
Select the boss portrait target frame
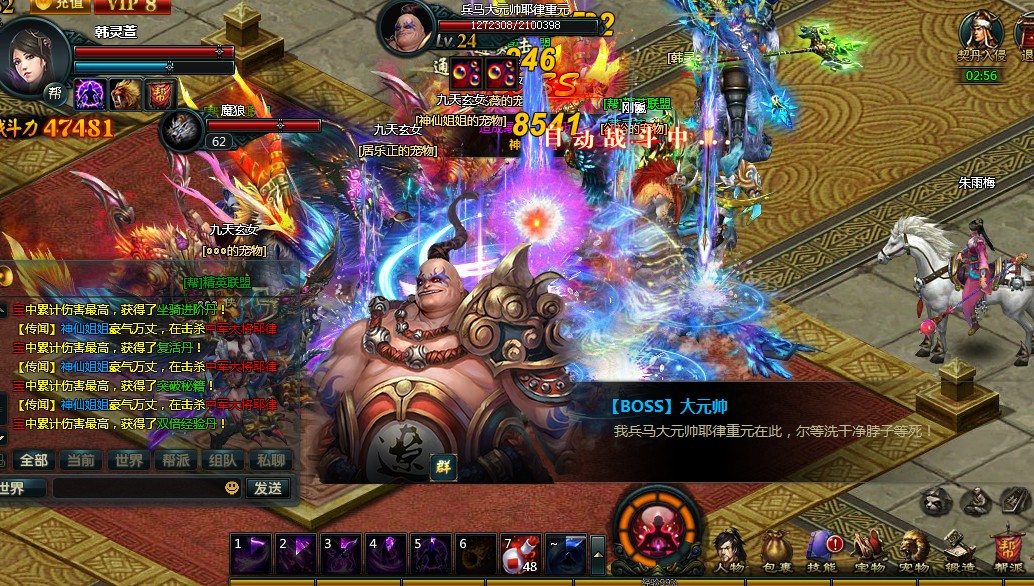point(406,30)
